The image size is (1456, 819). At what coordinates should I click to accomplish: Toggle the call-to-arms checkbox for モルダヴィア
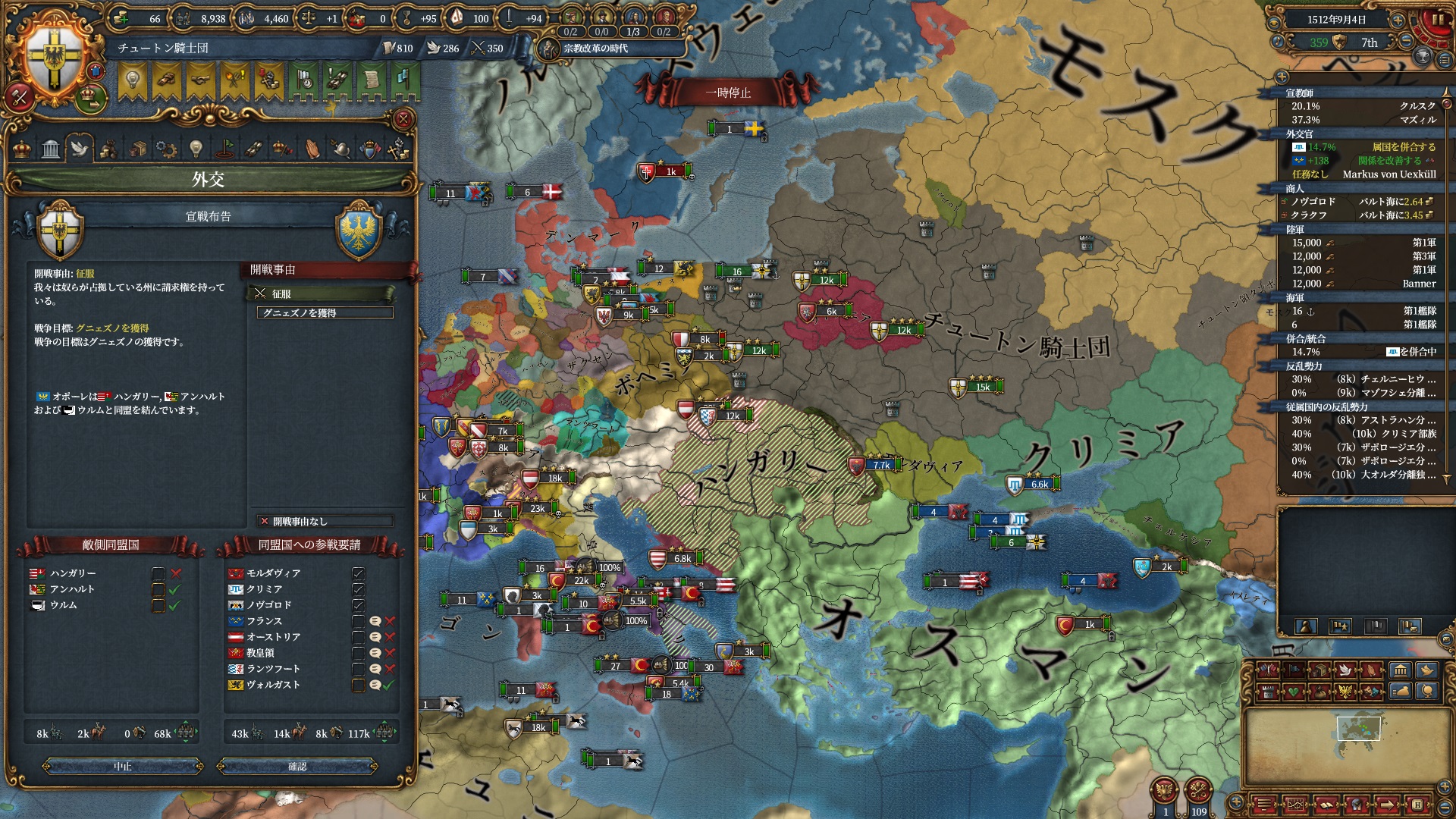tap(359, 573)
